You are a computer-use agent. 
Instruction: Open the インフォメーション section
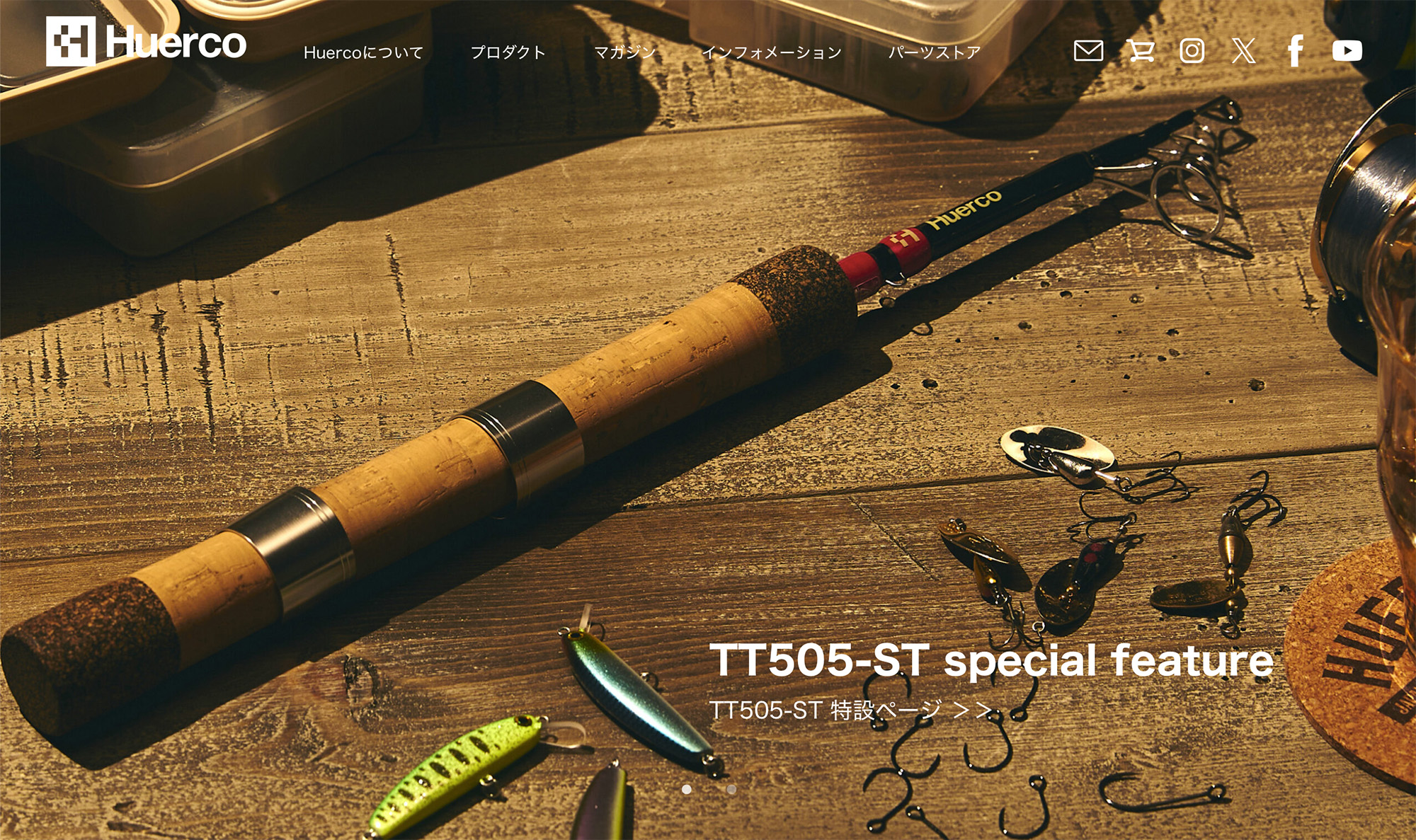[x=772, y=52]
